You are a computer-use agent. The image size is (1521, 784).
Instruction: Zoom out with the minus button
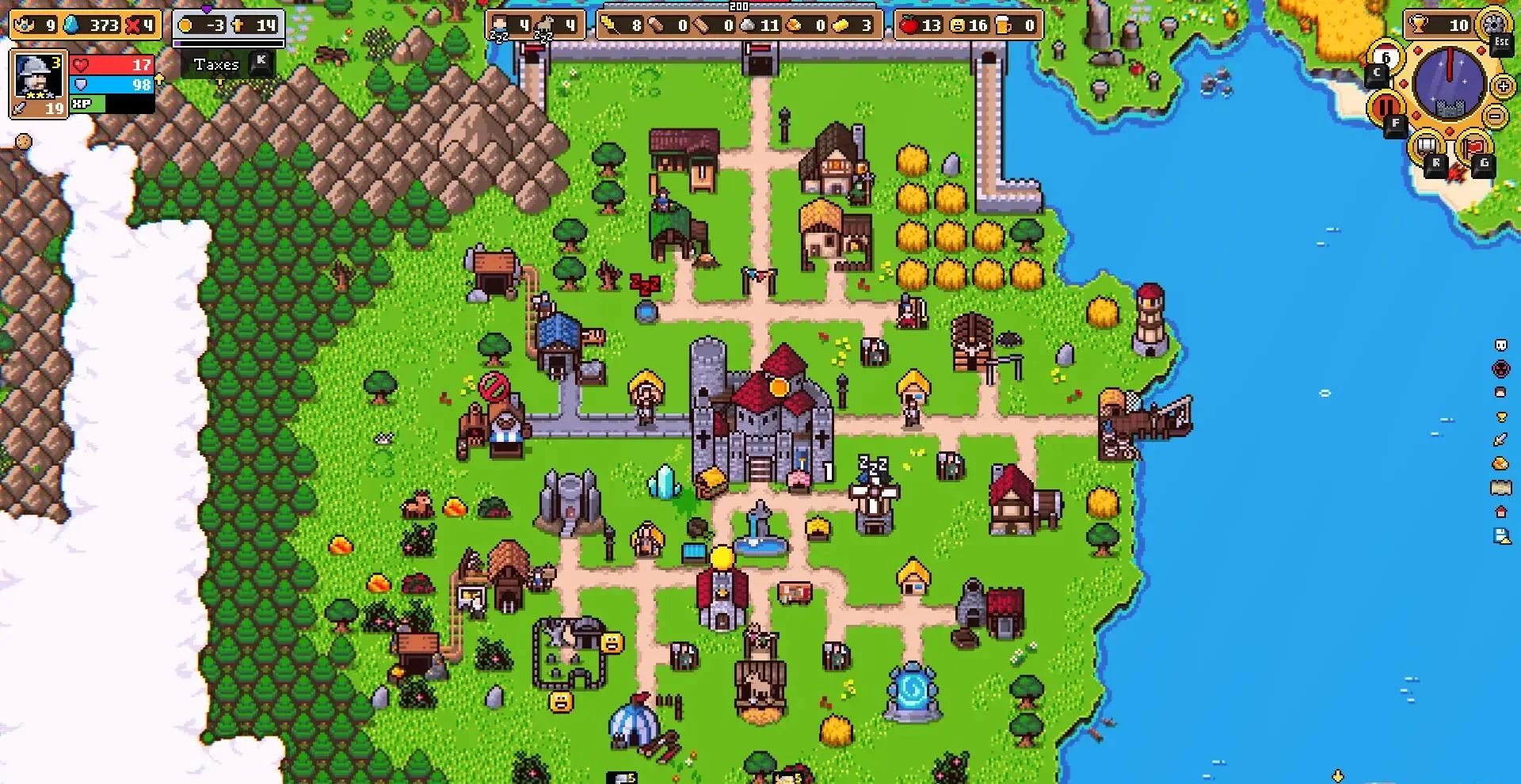pos(1496,116)
